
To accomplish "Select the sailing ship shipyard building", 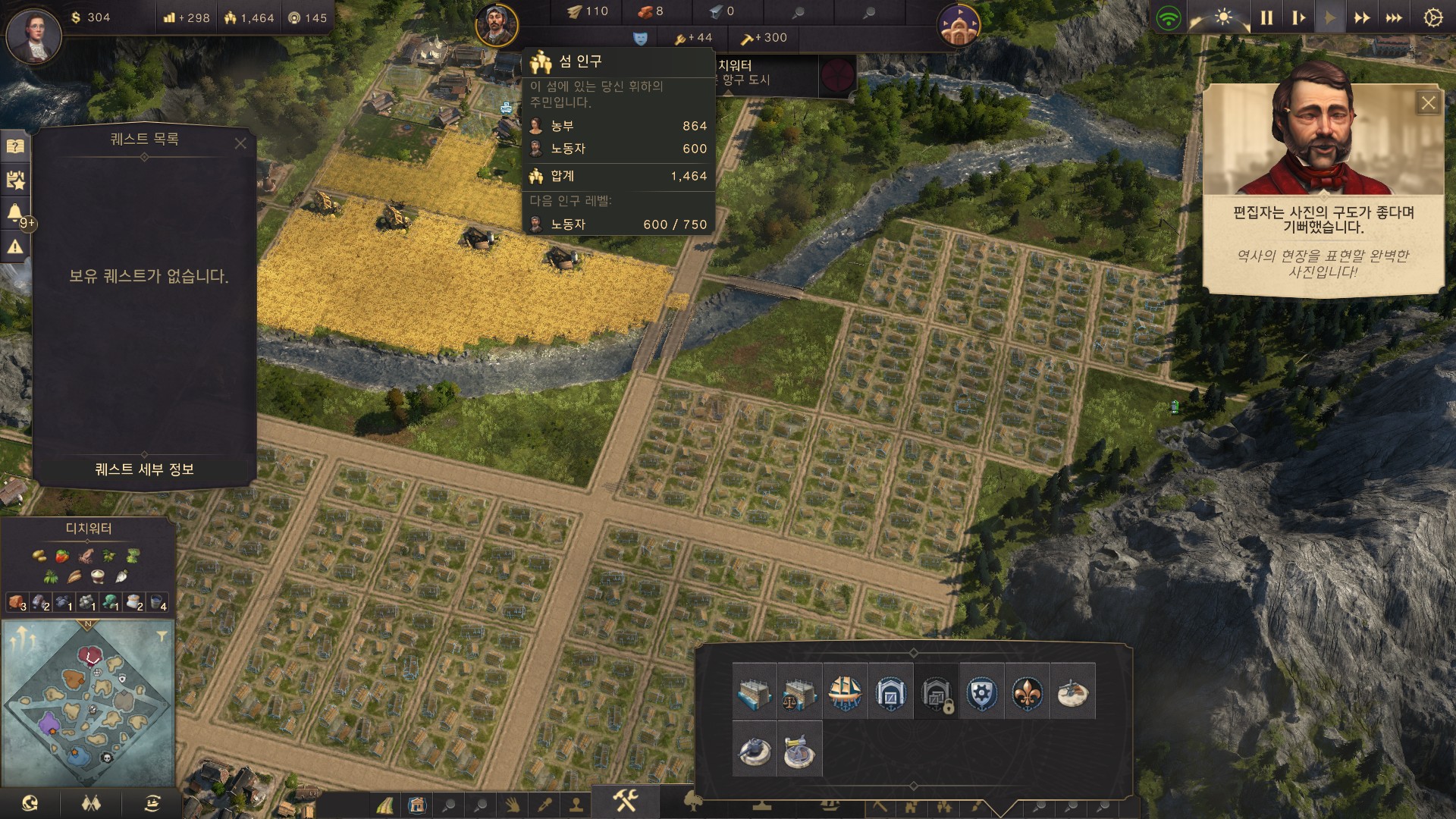I will [x=845, y=692].
